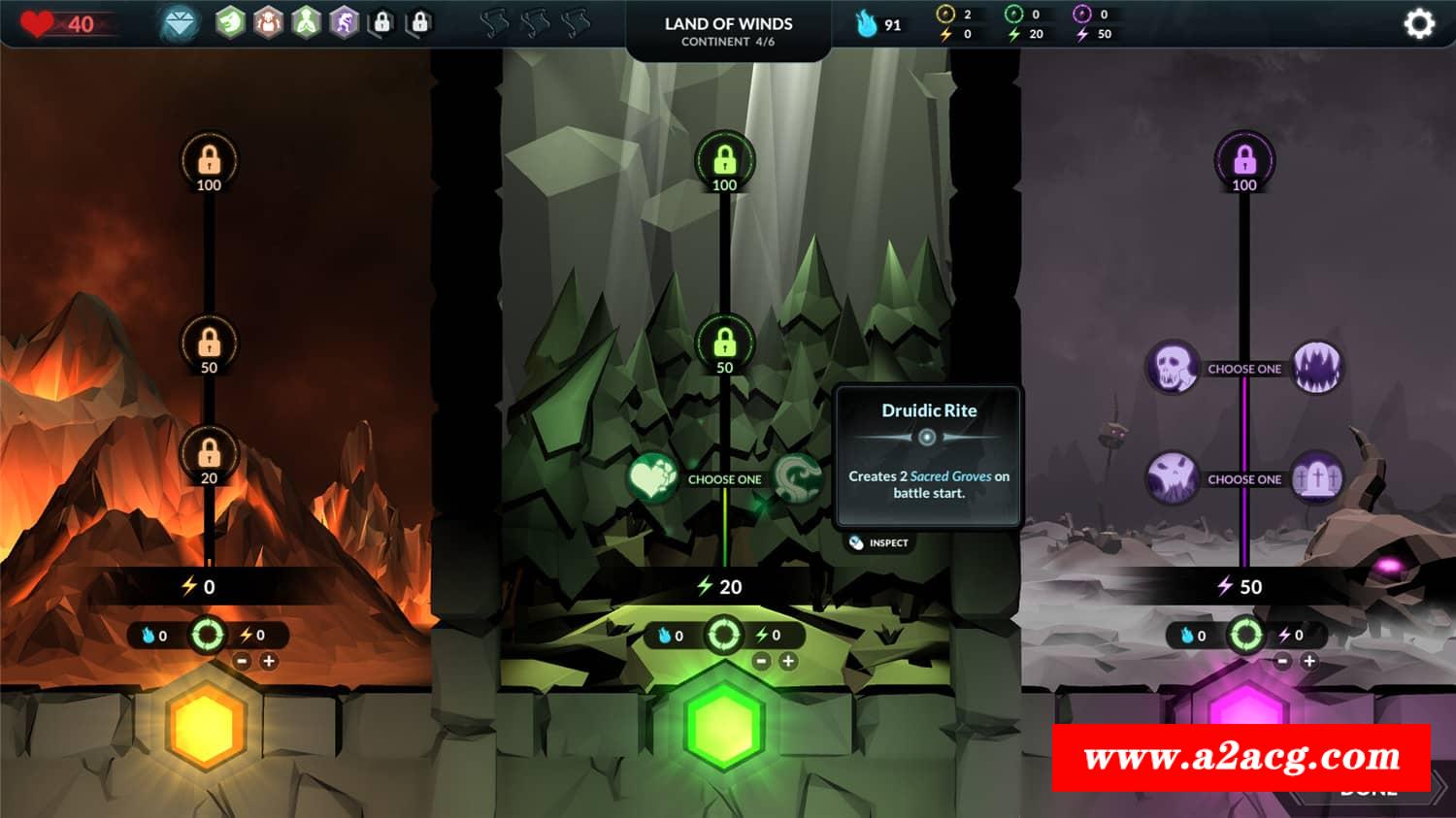Select the green beast head hexagon icon
Screen dimensions: 1456x818
pyautogui.click(x=230, y=21)
